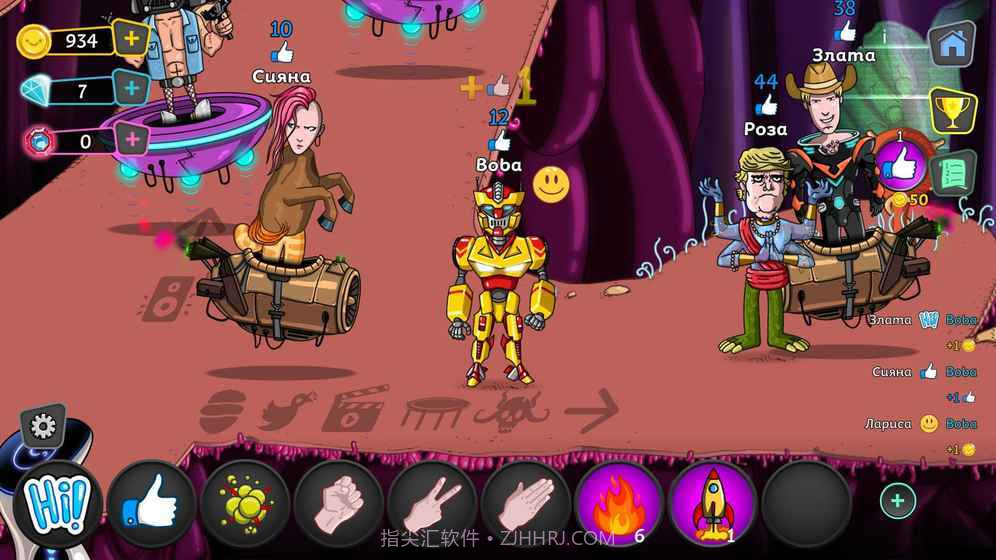Click the teal plus button near chat log
The image size is (996, 560).
897,501
